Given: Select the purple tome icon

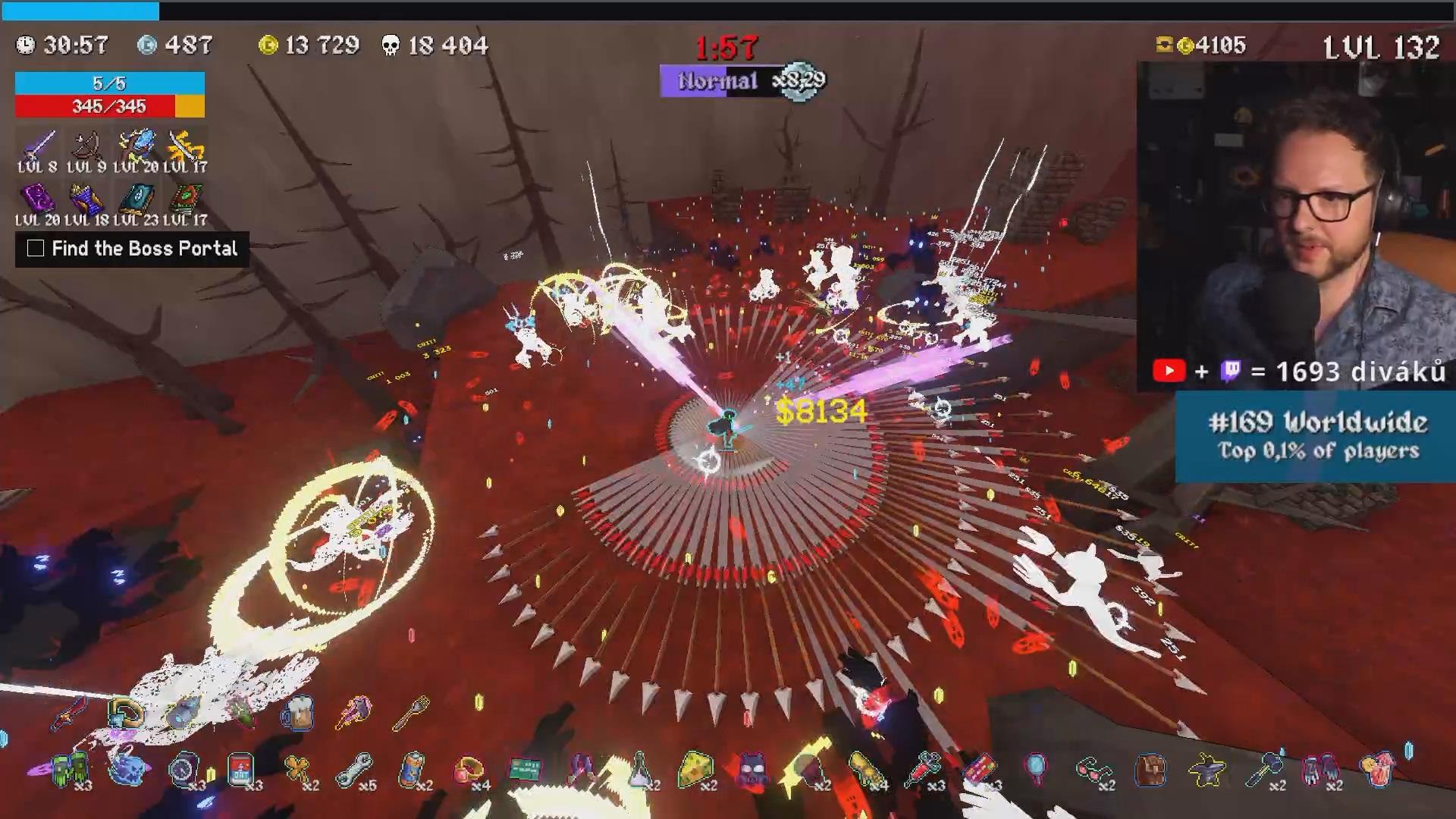Looking at the screenshot, I should [x=37, y=199].
